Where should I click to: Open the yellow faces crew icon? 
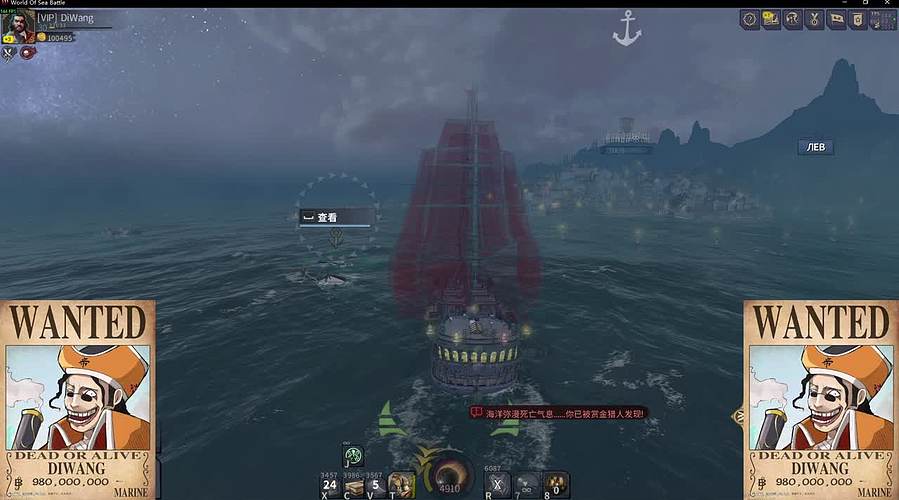click(771, 19)
